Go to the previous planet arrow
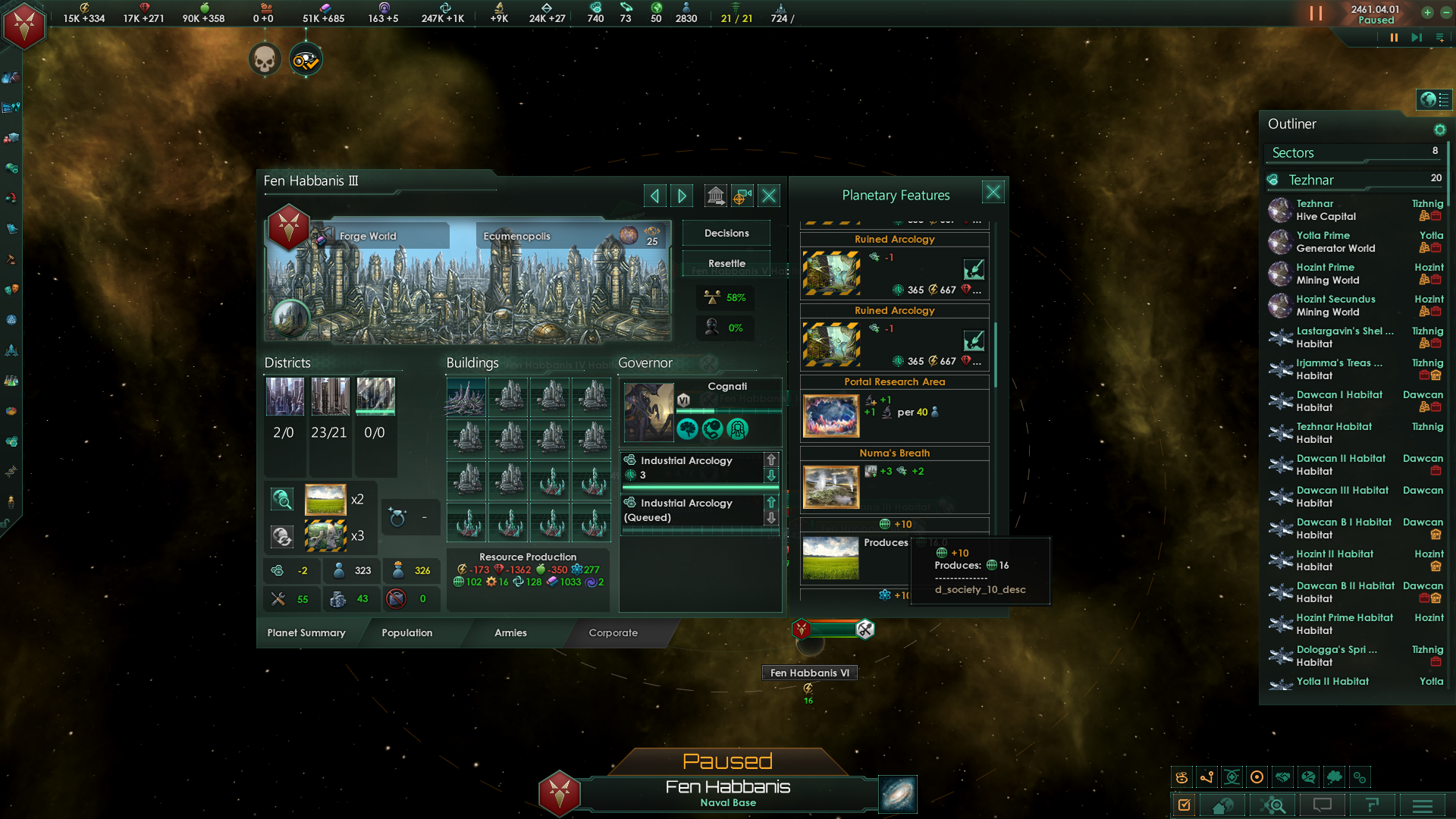1456x819 pixels. [x=654, y=196]
